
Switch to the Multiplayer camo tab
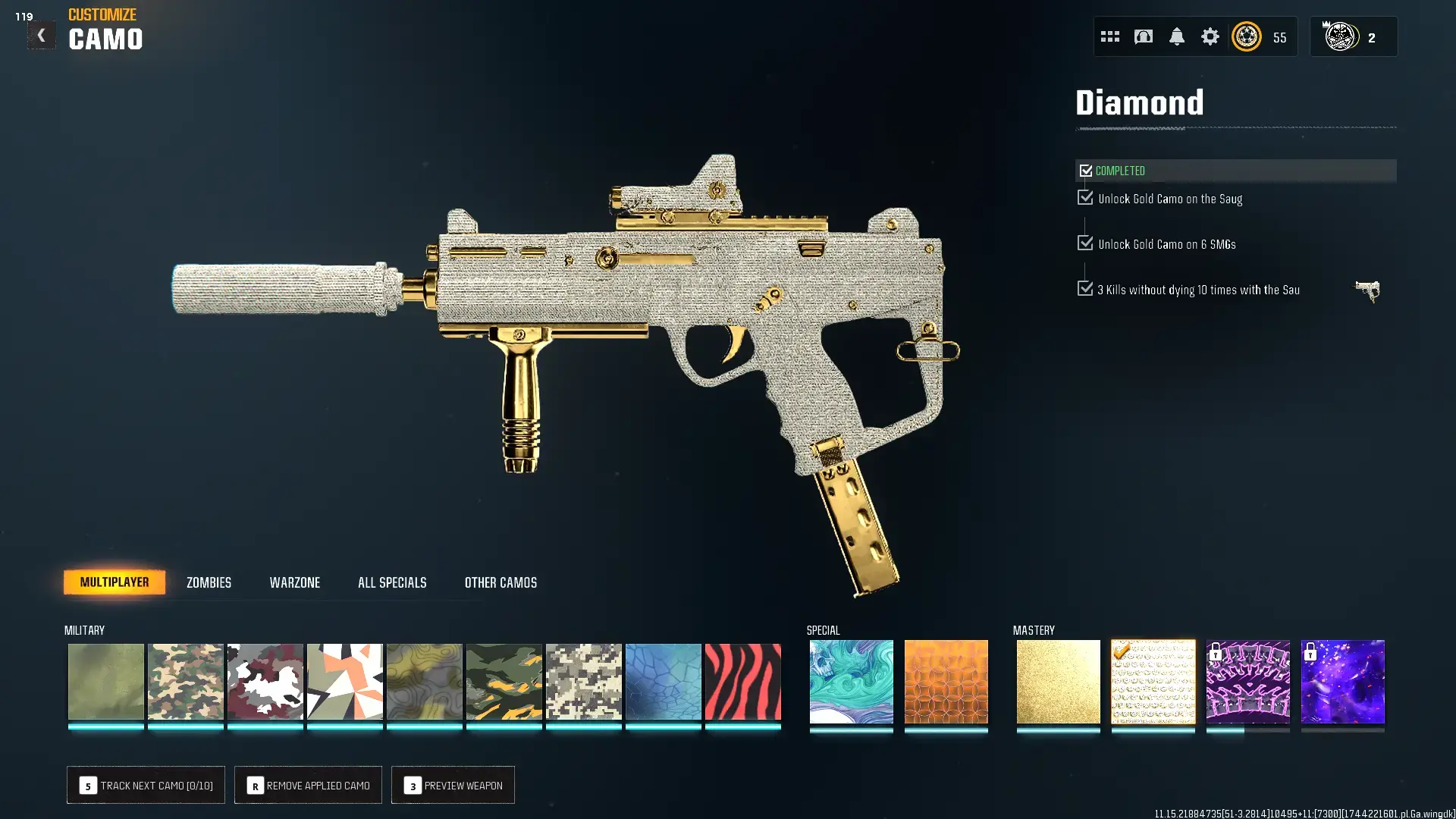[x=115, y=582]
